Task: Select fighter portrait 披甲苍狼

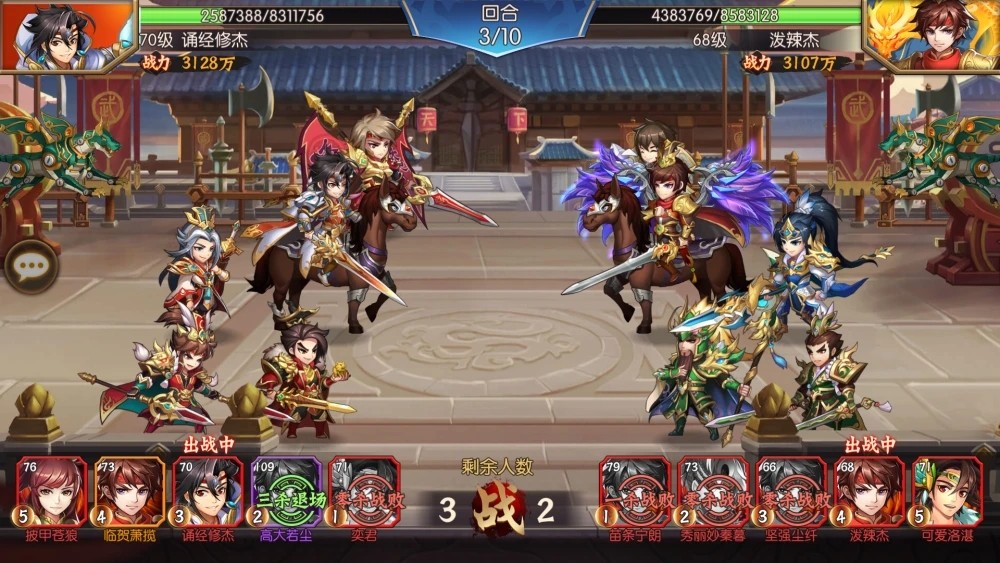Action: 52,491
